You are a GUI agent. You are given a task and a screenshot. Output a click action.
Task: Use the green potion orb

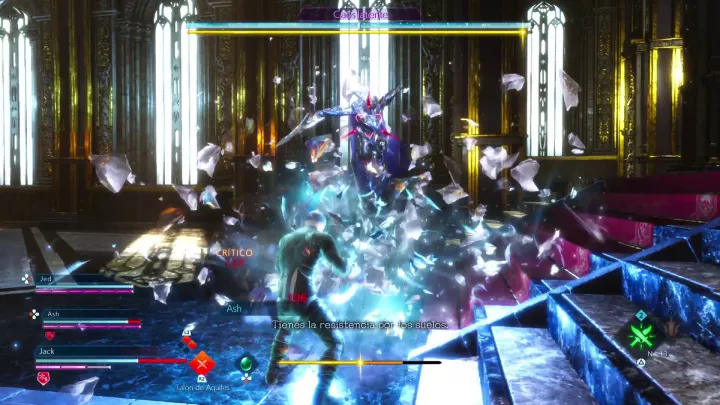(246, 363)
